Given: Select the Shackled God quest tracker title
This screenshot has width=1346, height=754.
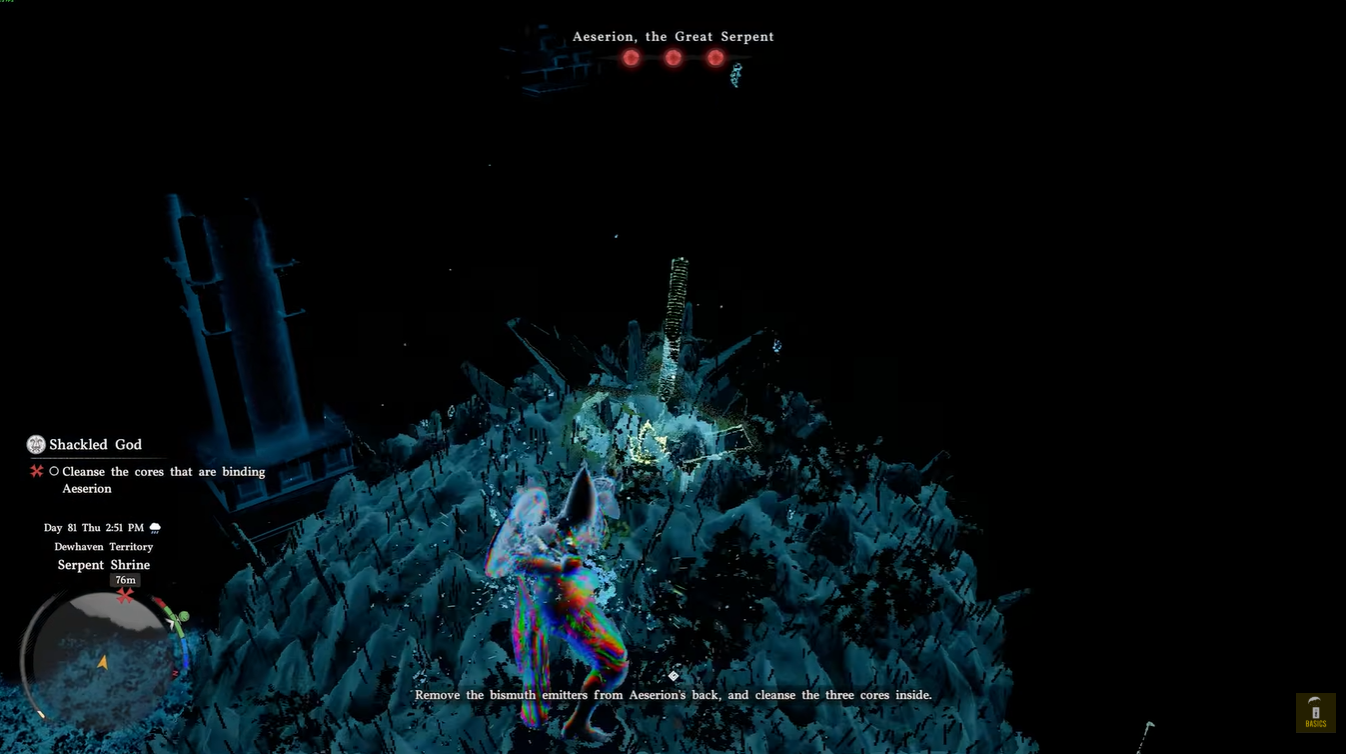Looking at the screenshot, I should [x=95, y=444].
